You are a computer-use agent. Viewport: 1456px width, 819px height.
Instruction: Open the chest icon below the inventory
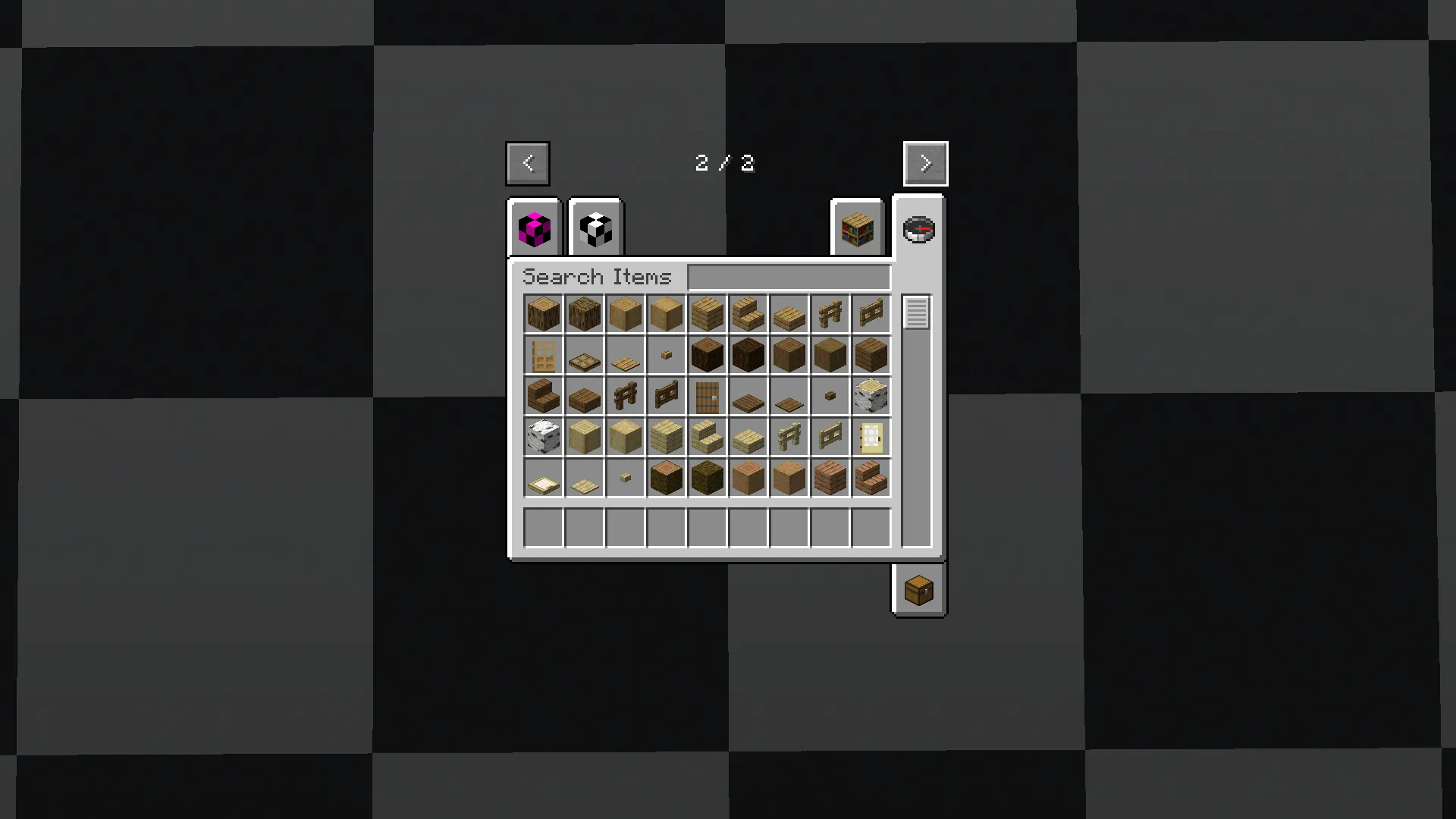918,591
